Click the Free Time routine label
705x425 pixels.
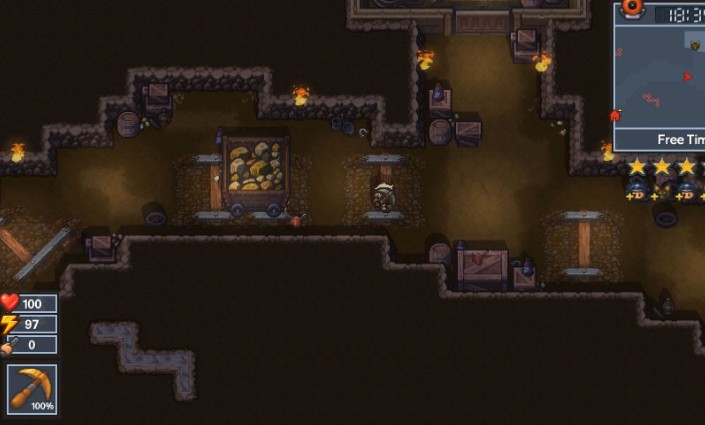click(681, 140)
